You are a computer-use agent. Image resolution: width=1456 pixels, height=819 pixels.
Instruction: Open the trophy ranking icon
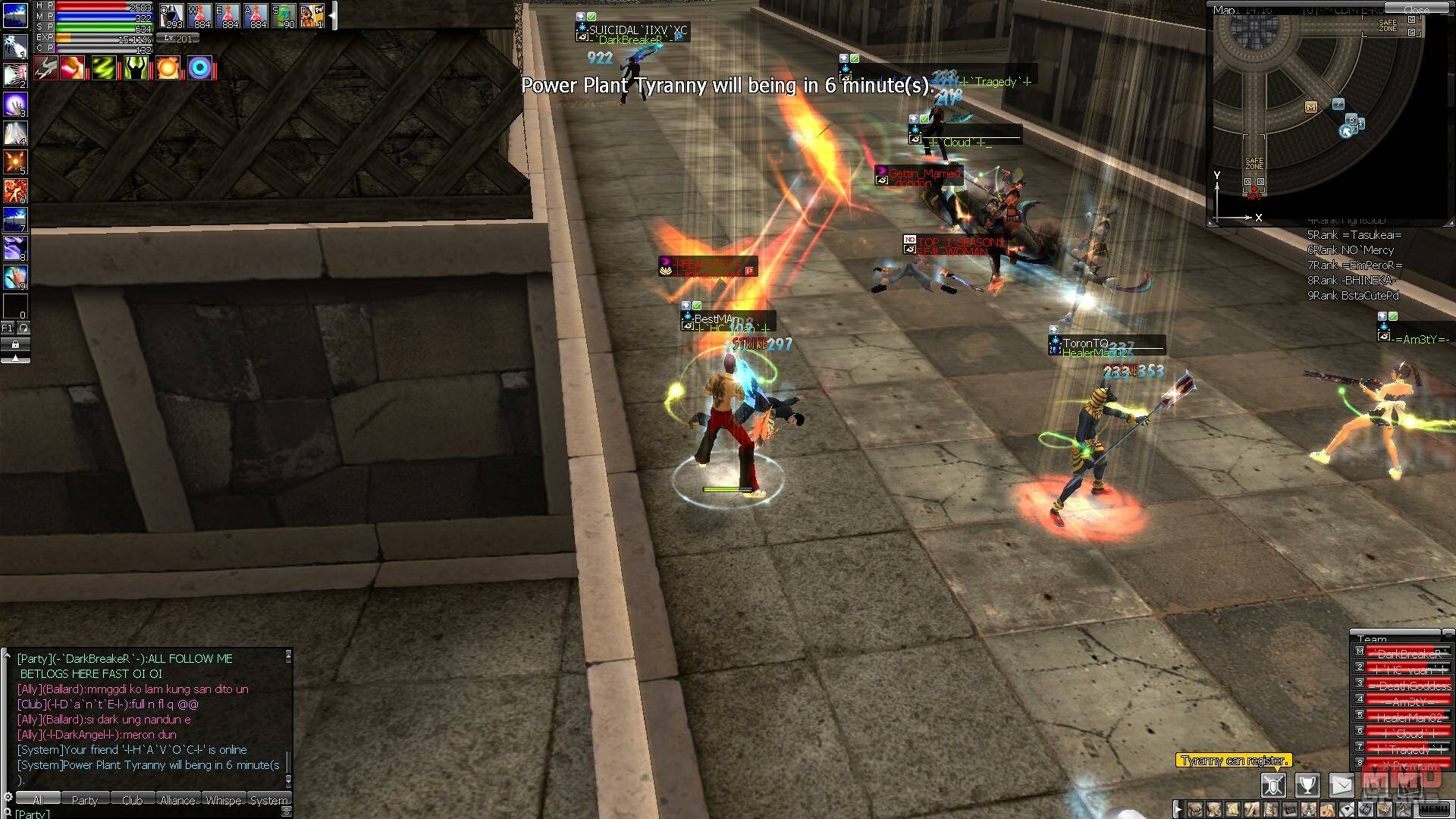pos(1307,785)
